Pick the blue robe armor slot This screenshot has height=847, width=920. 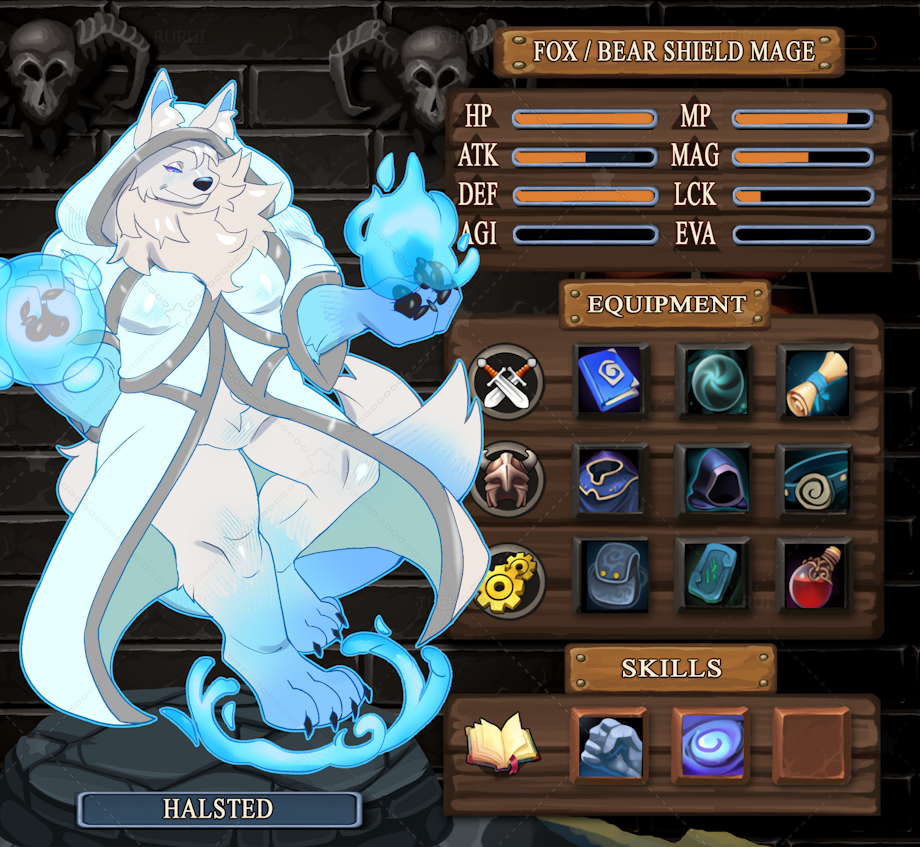(x=611, y=479)
